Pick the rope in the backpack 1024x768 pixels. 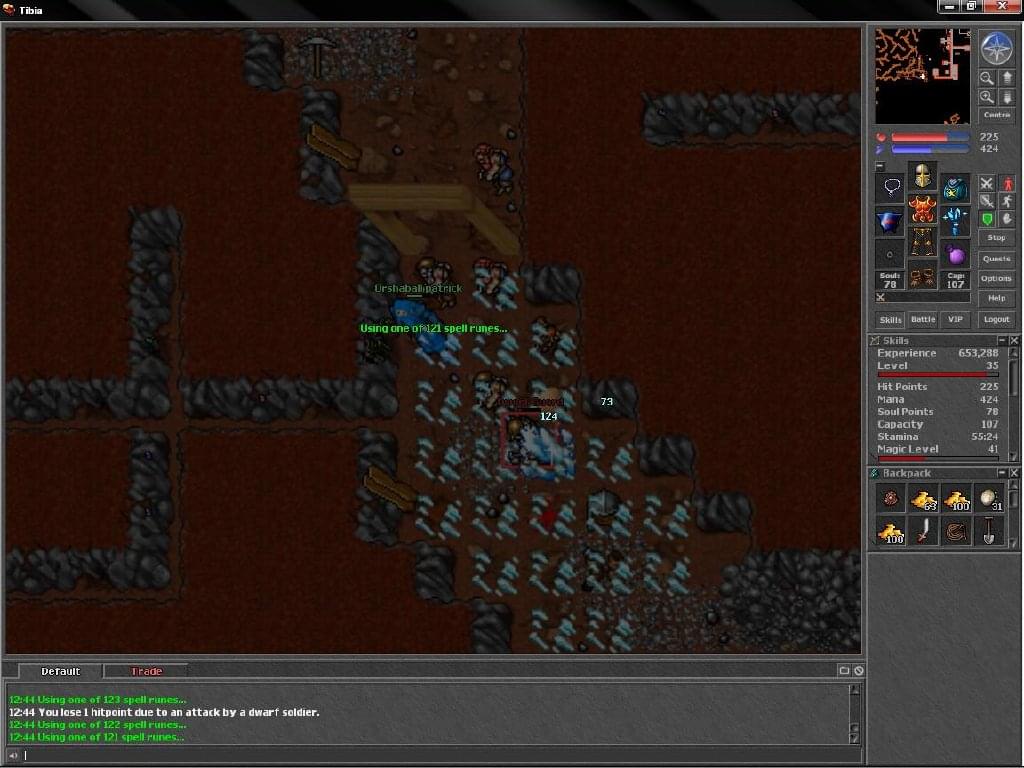[956, 531]
